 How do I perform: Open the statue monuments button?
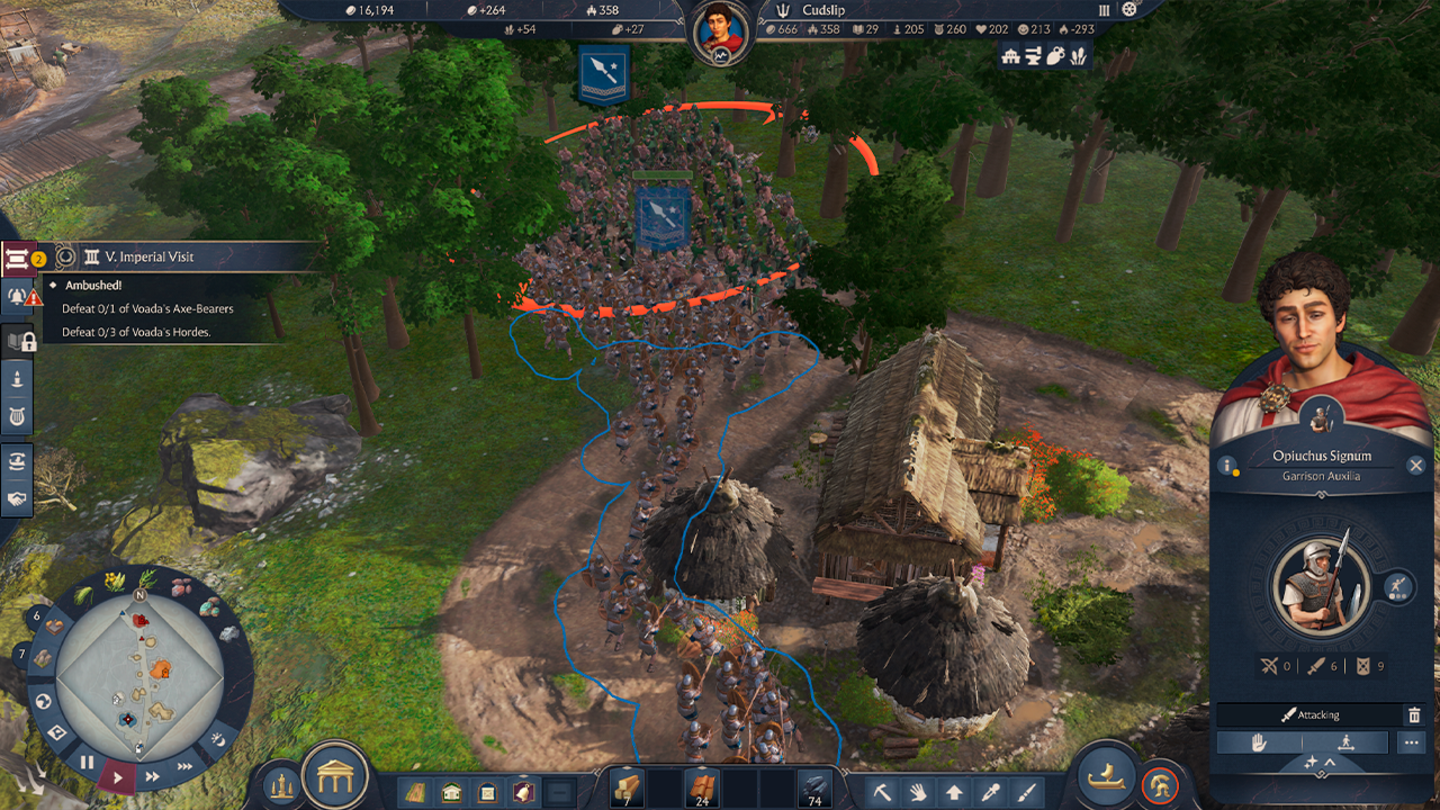click(281, 785)
